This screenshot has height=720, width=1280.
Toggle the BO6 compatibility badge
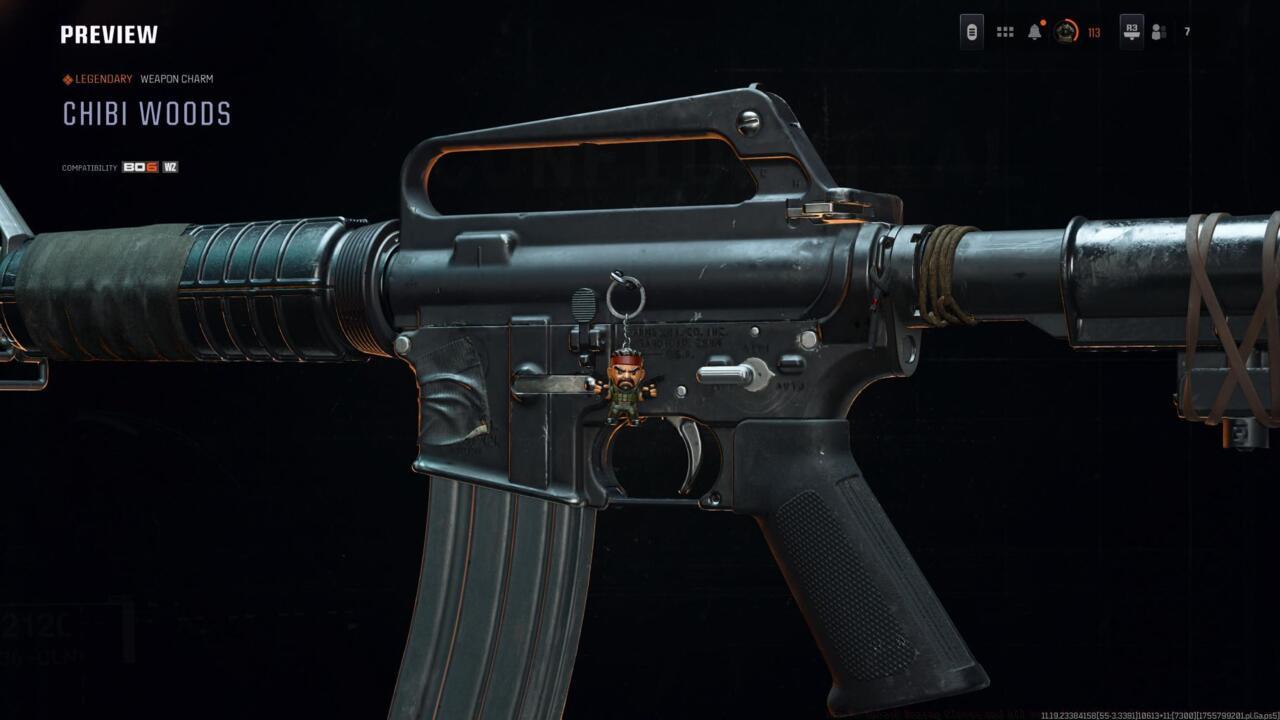tap(138, 166)
